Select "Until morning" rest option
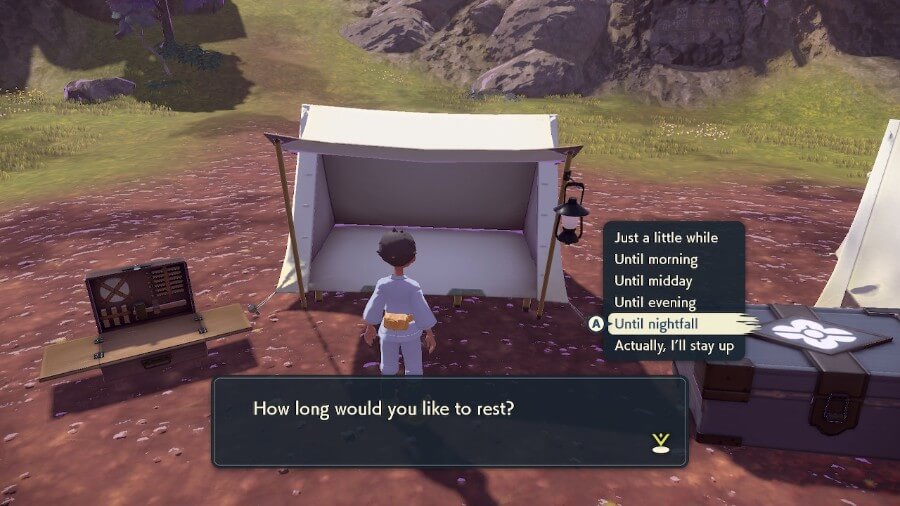The width and height of the screenshot is (900, 506). (x=656, y=260)
